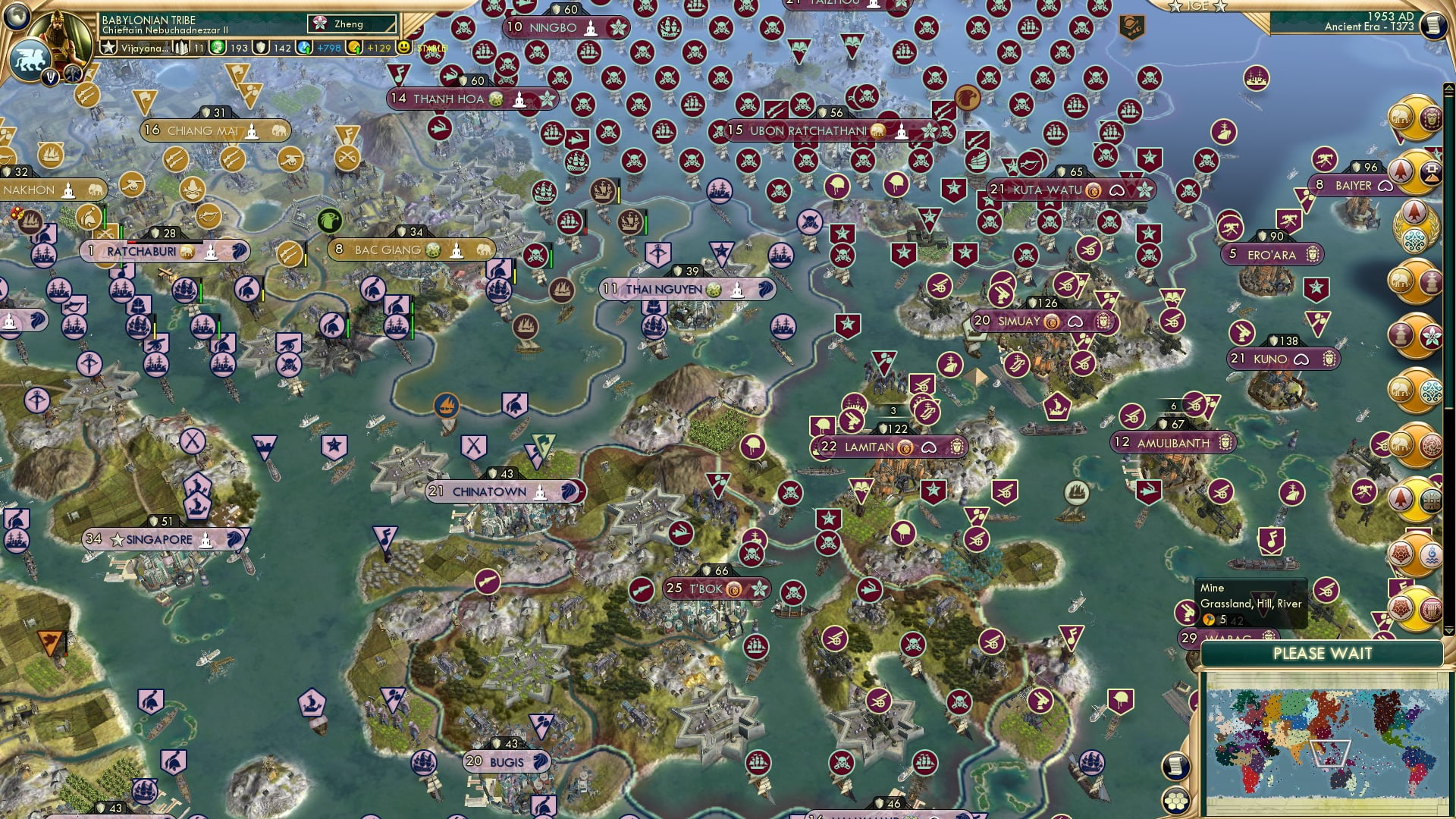
Task: Click the blue science per turn icon
Action: (305, 48)
